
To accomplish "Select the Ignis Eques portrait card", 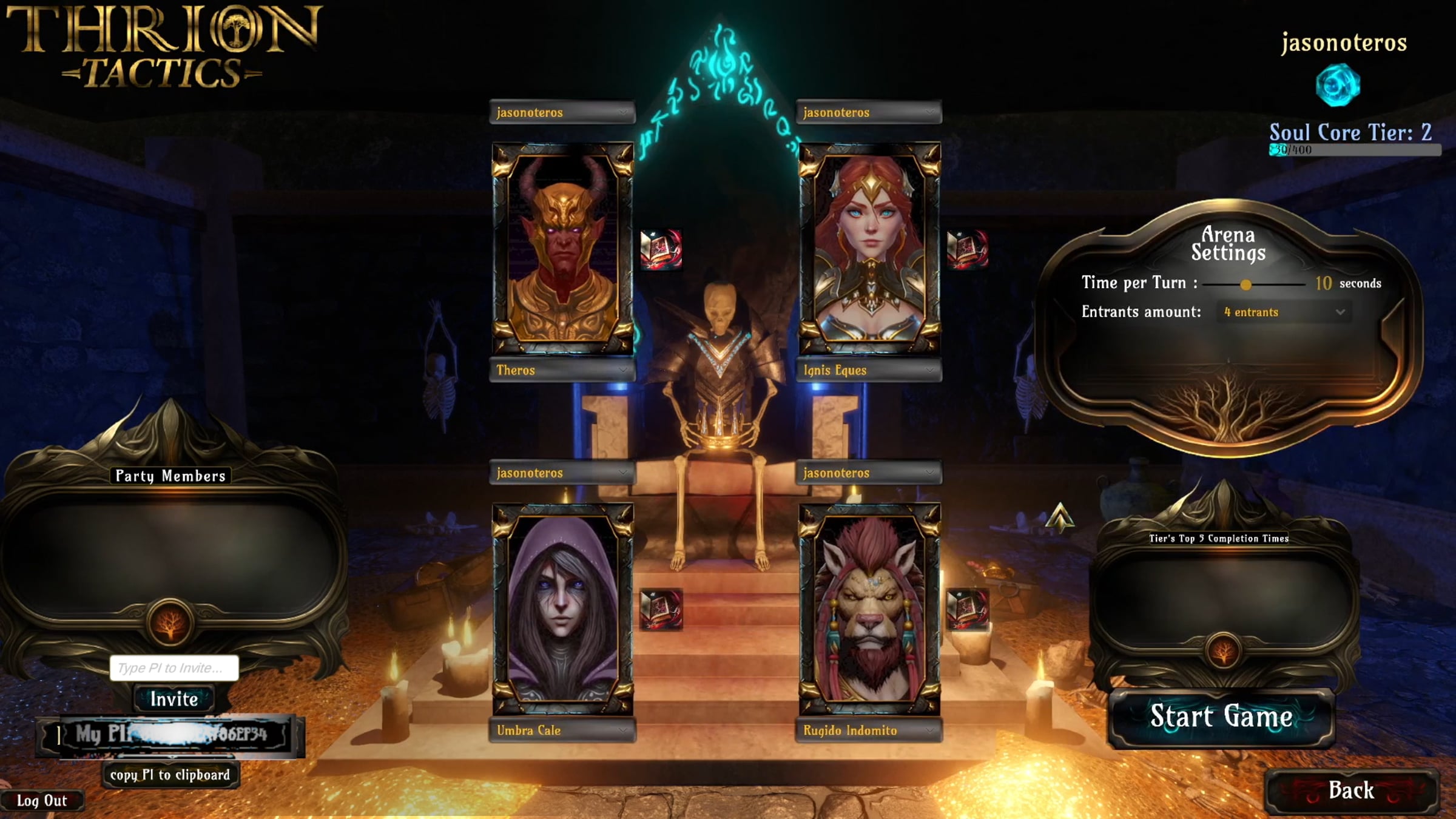I will pos(869,248).
